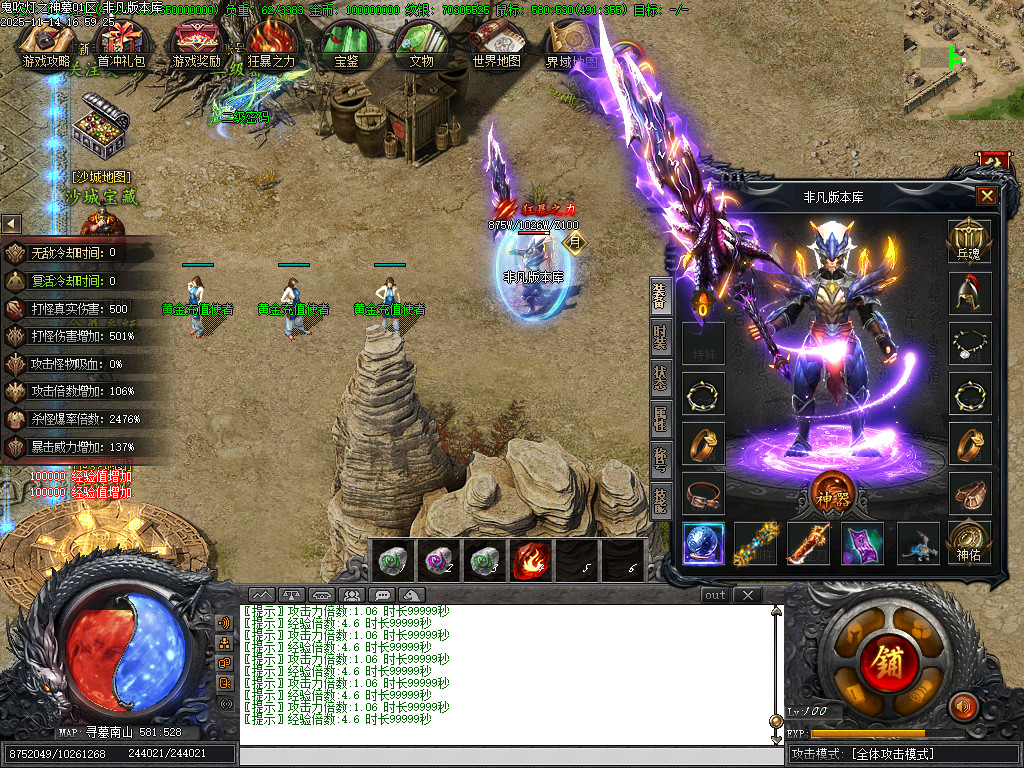
Task: Activate the 狂暴之力 flame icon
Action: click(271, 44)
